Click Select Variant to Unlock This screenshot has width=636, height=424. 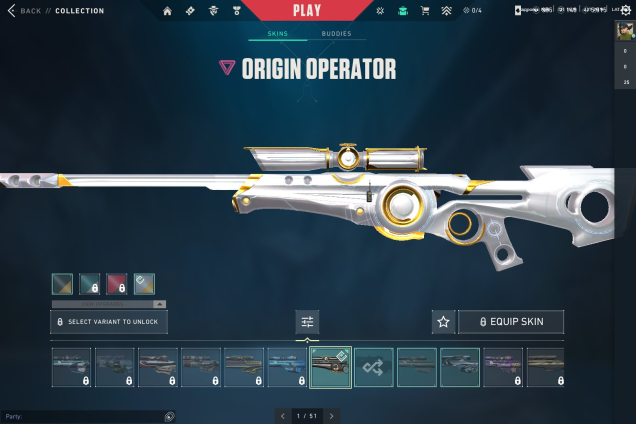click(109, 322)
